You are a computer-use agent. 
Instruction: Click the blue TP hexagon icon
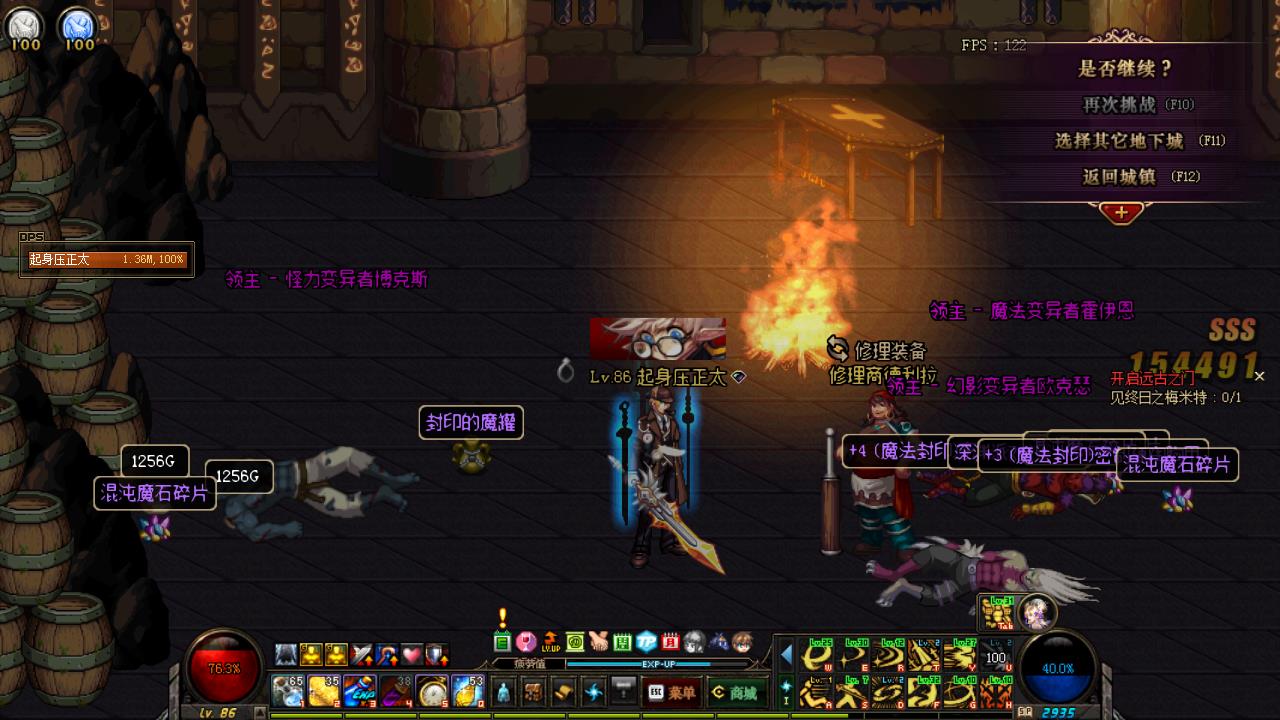point(647,642)
